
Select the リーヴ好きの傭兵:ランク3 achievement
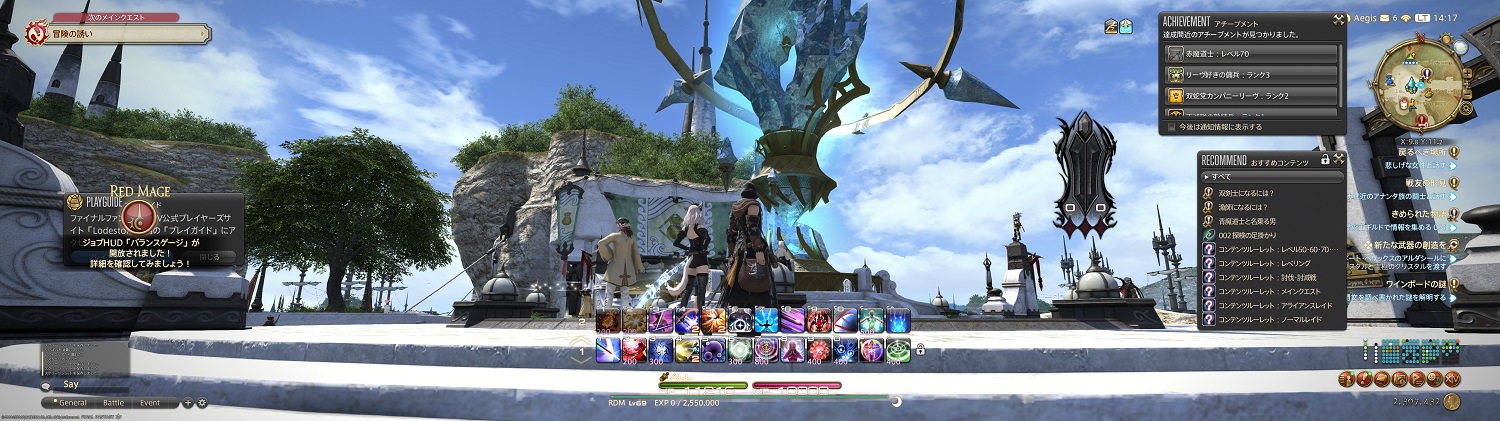(1252, 75)
